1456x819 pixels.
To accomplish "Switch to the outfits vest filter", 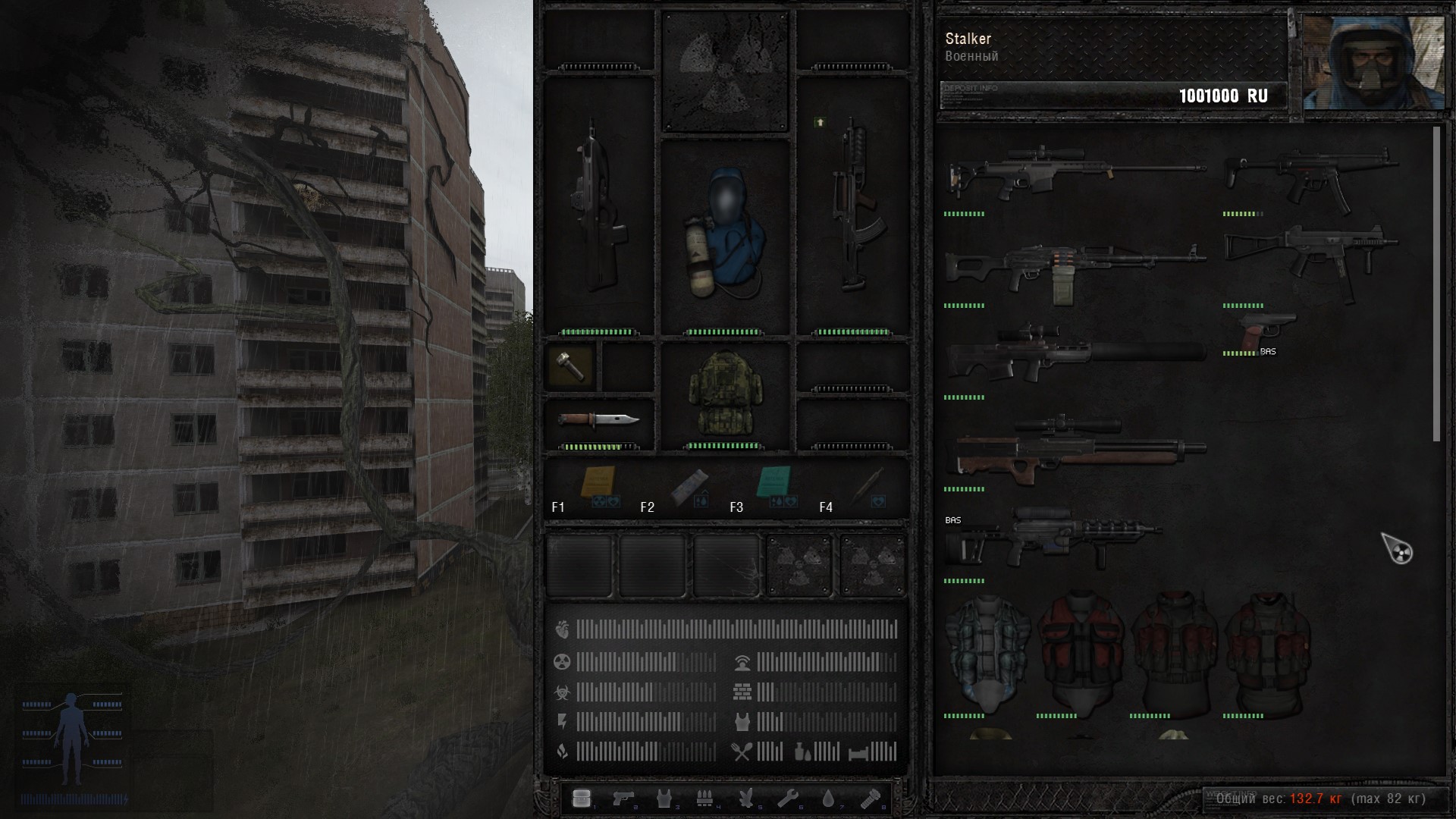I will coord(665,799).
